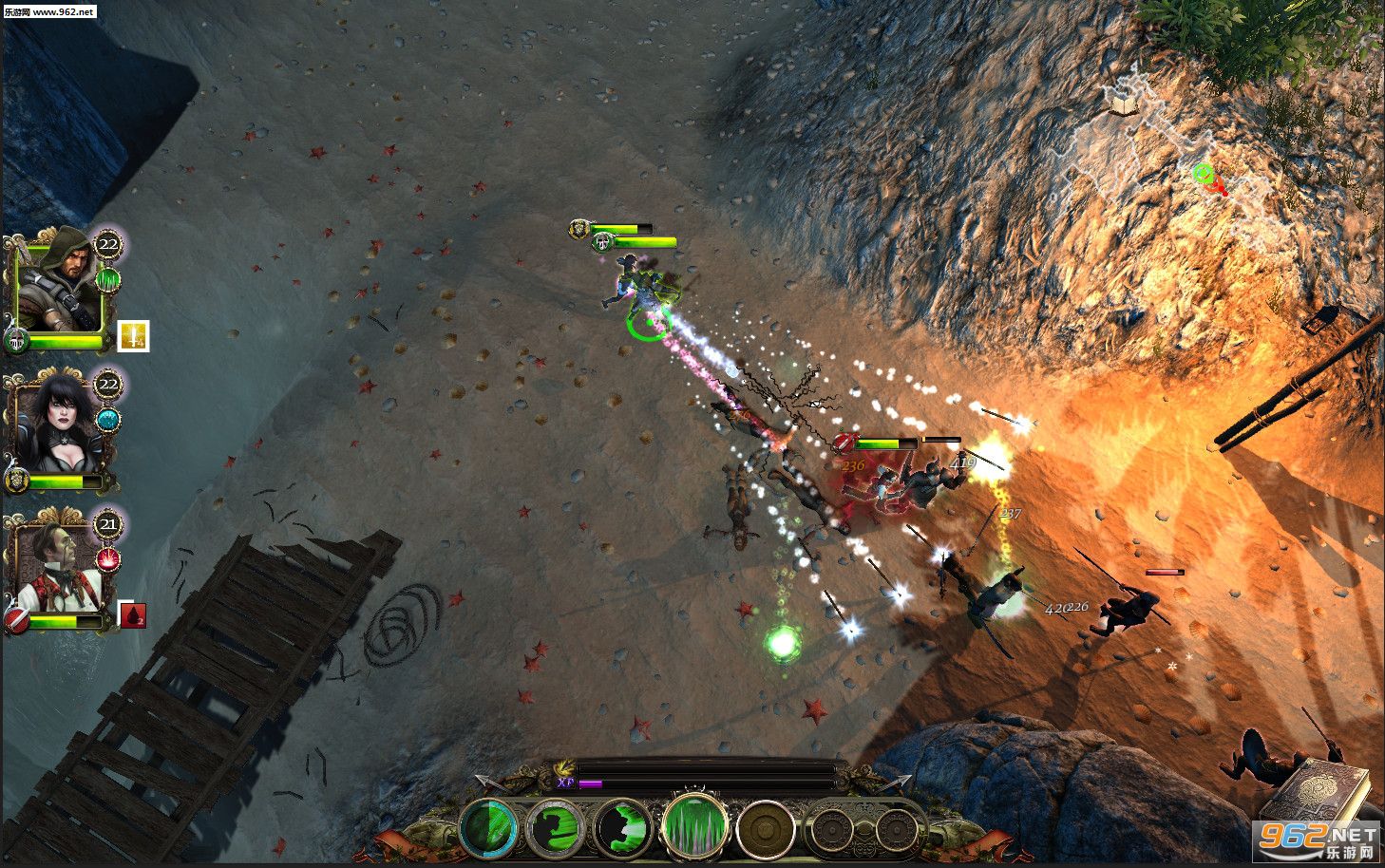Click the red burst orb beside gentleman portrait

coord(109,559)
